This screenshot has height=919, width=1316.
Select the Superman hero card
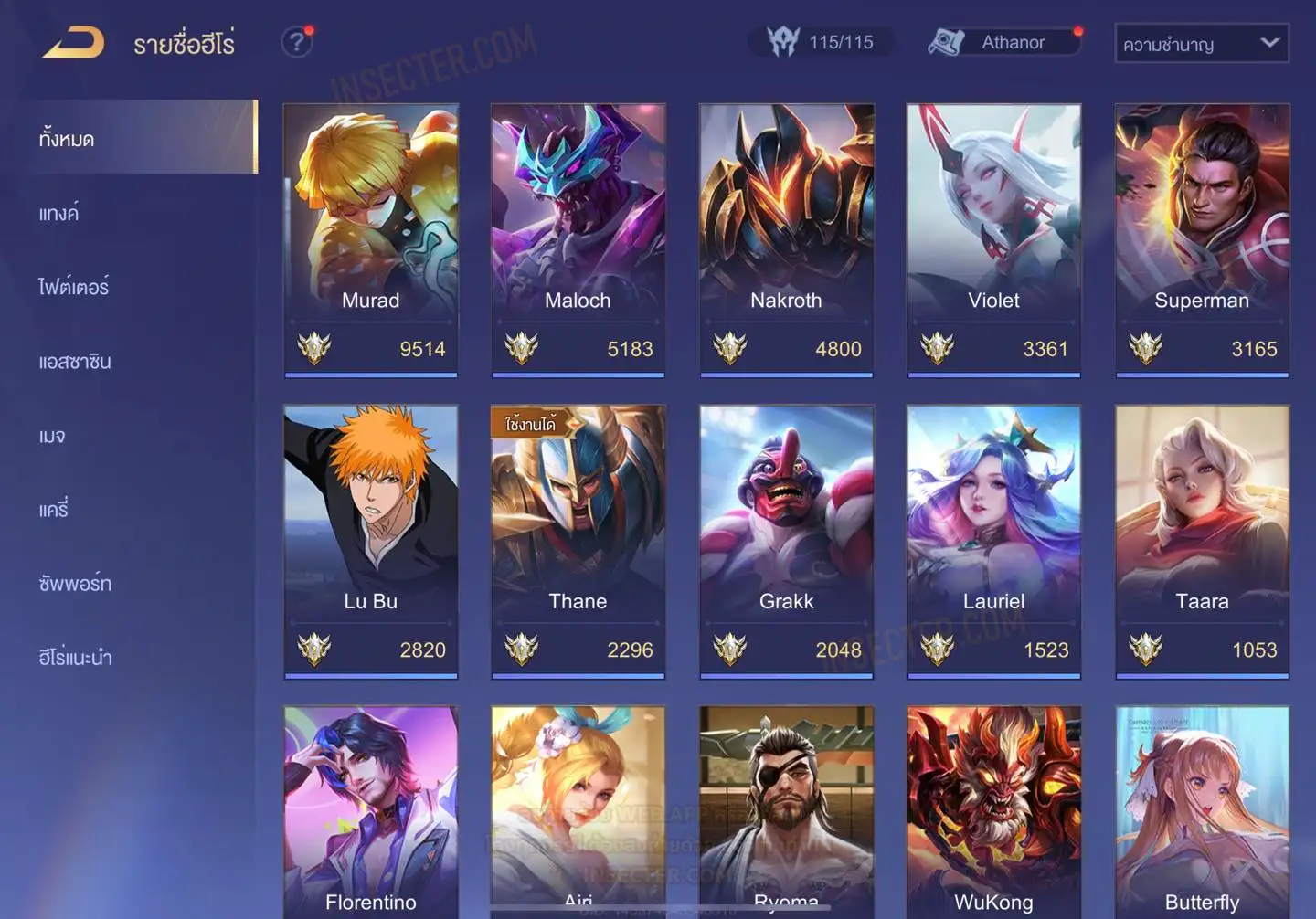click(x=1202, y=238)
